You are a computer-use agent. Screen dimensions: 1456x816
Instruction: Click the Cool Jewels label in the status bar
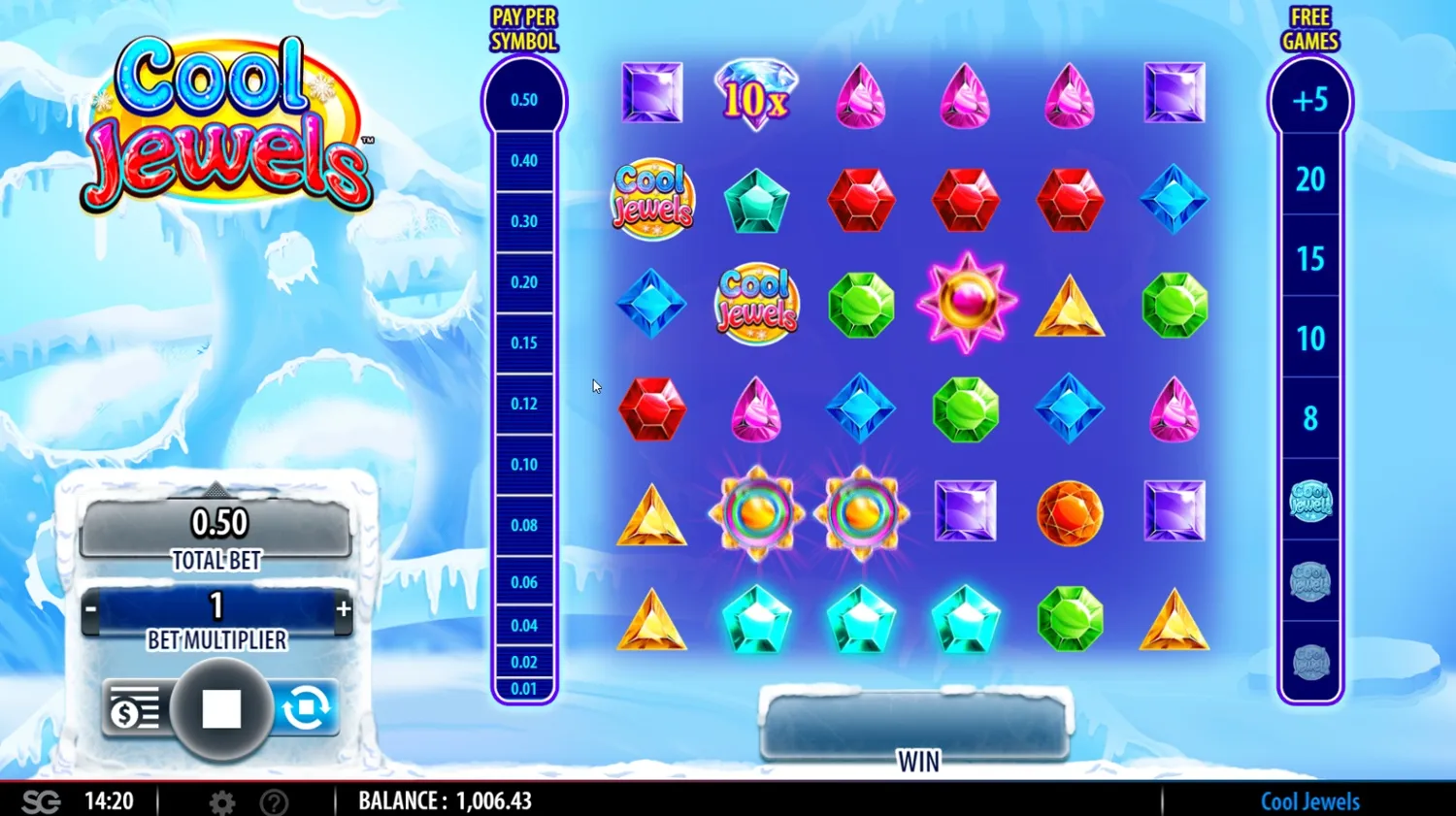(1309, 801)
